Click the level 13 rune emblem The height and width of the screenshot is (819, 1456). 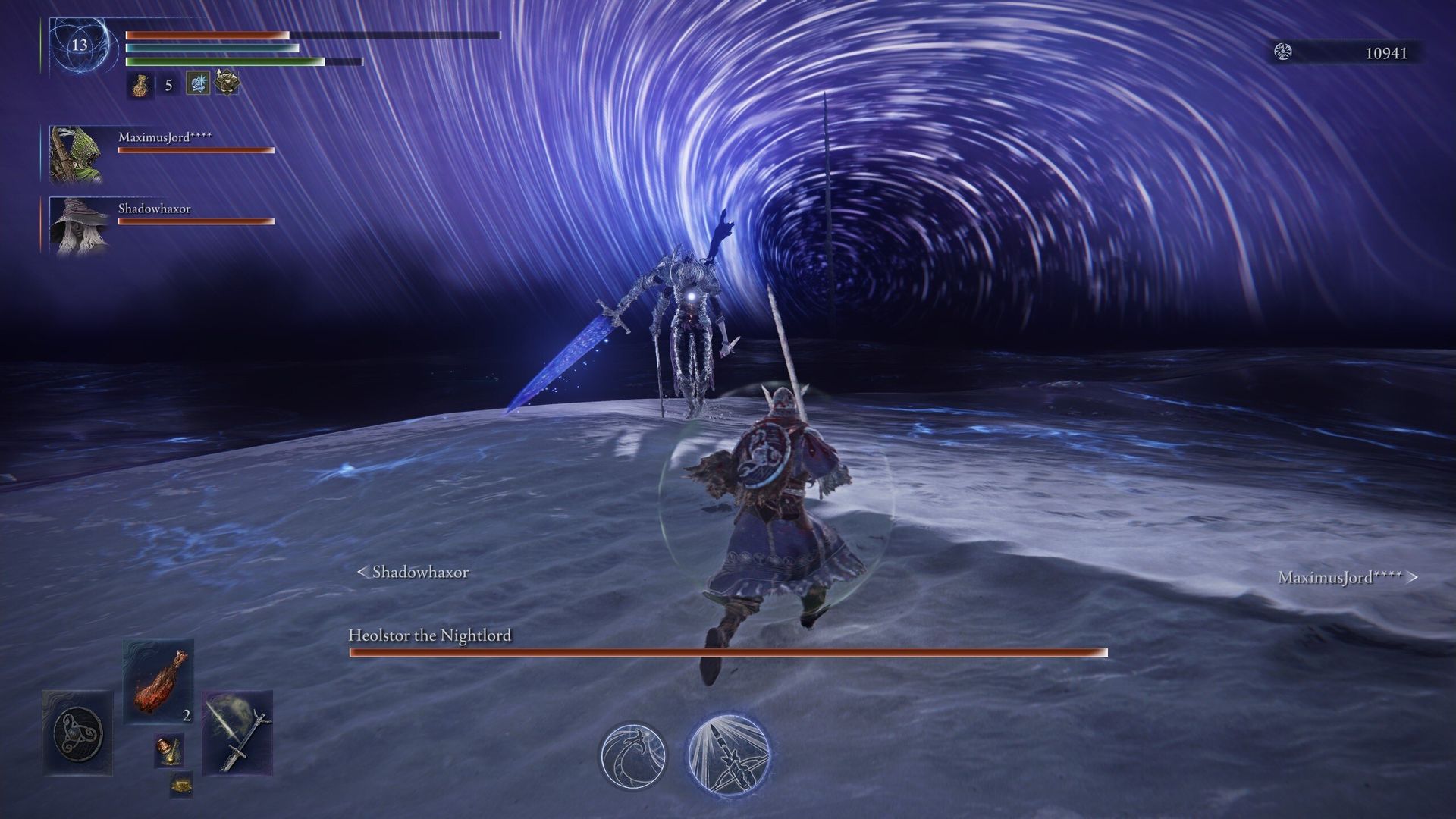click(78, 45)
